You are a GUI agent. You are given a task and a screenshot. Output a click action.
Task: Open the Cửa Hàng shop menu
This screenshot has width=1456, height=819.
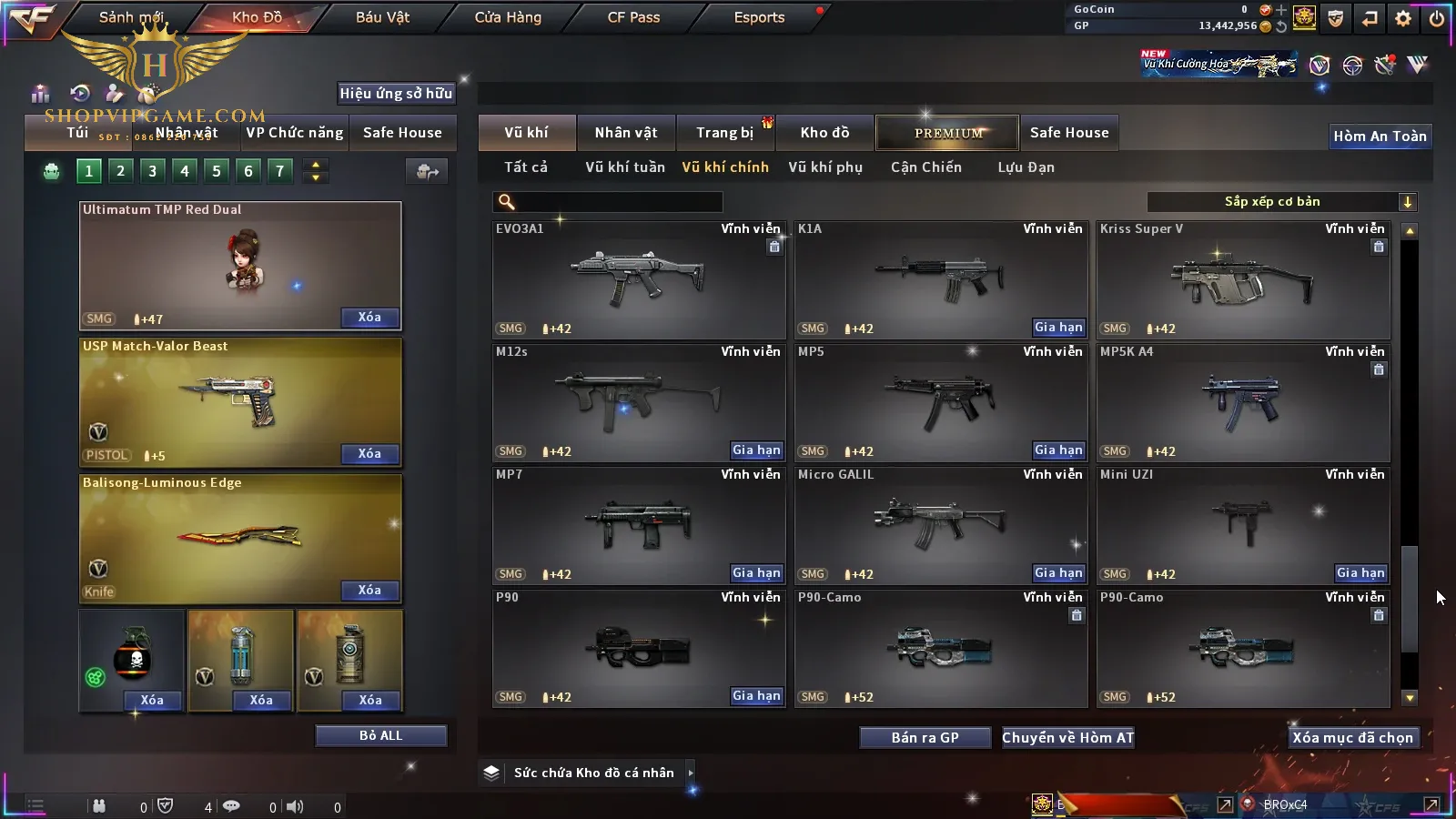click(x=508, y=17)
